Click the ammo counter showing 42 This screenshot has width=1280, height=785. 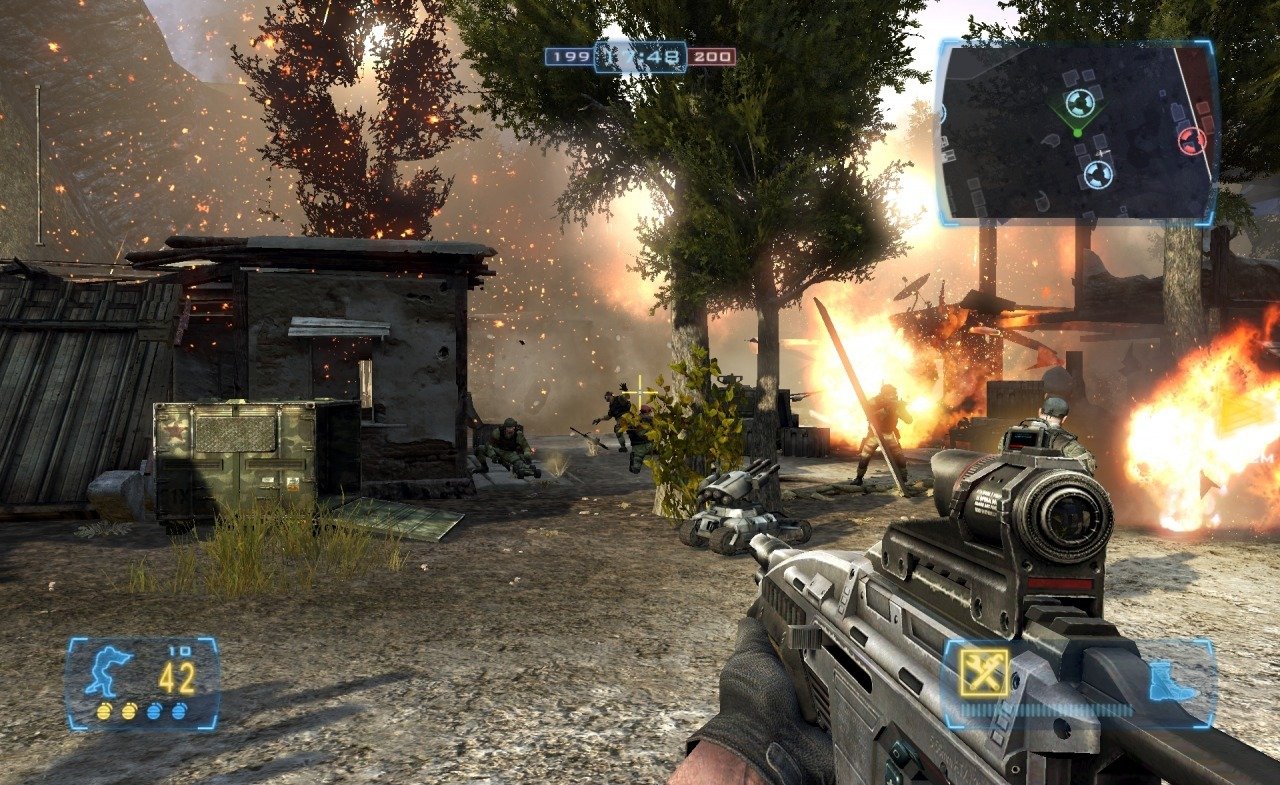click(176, 680)
